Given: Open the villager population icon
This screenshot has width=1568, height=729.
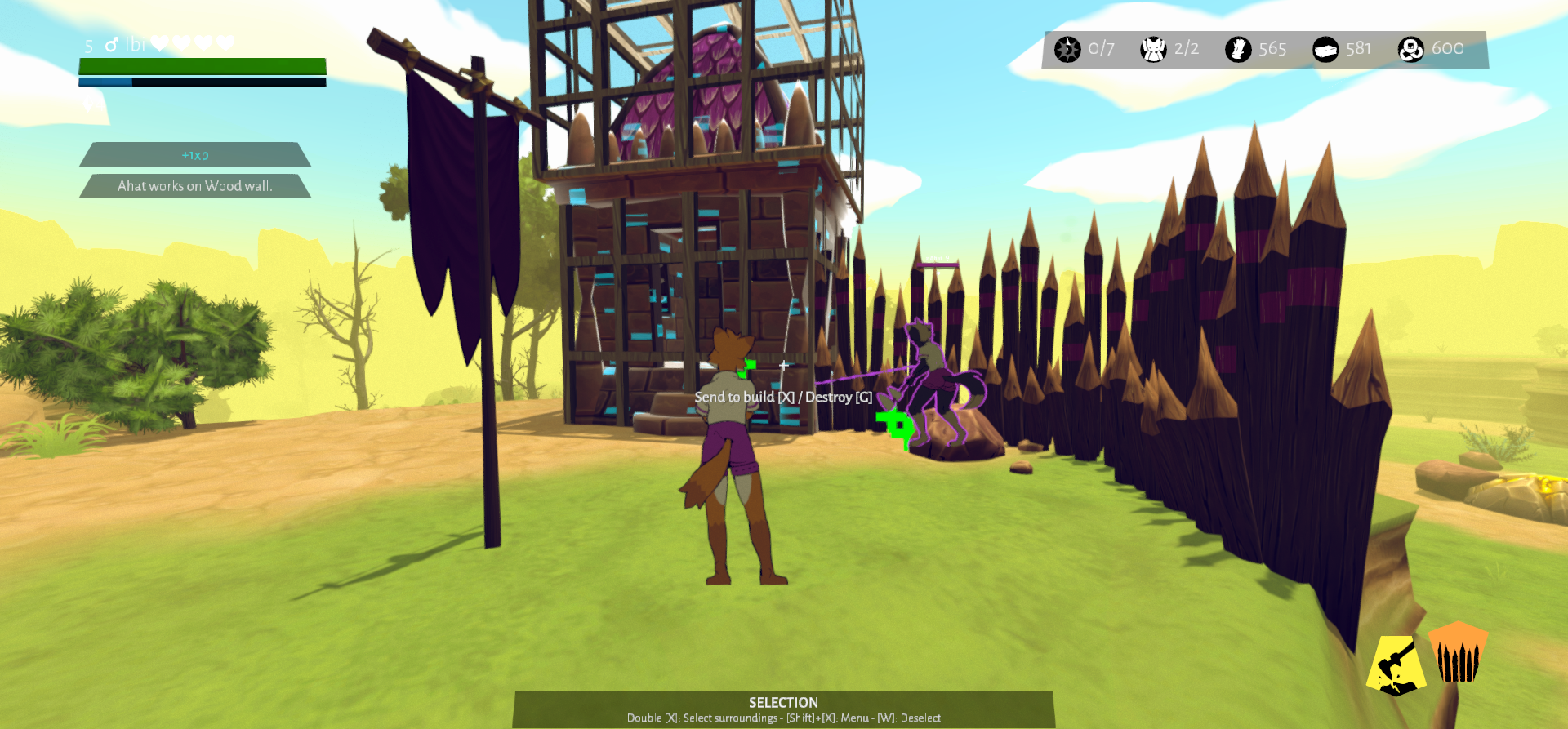Looking at the screenshot, I should [x=1152, y=49].
